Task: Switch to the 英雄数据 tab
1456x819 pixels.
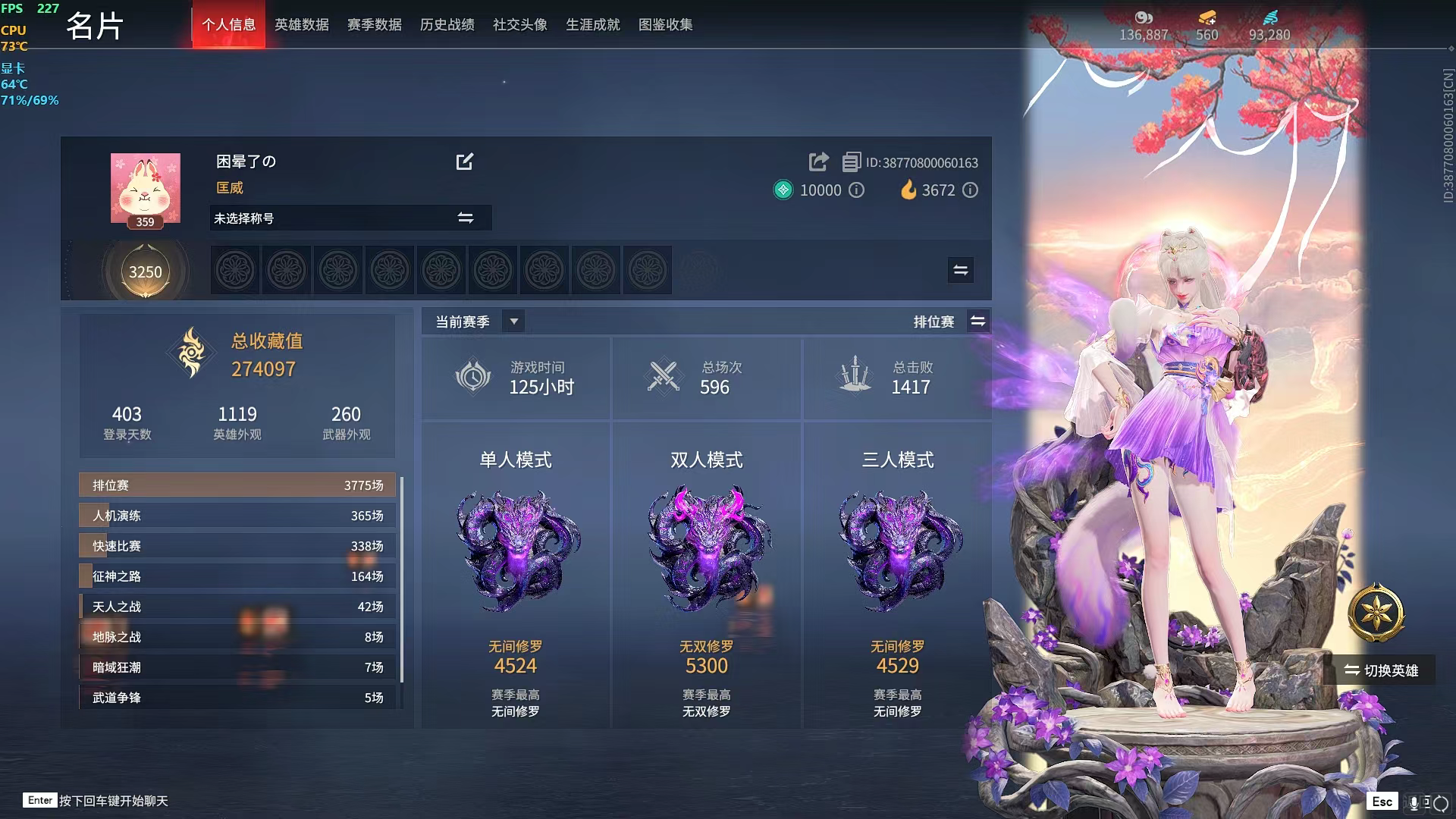Action: [x=302, y=24]
